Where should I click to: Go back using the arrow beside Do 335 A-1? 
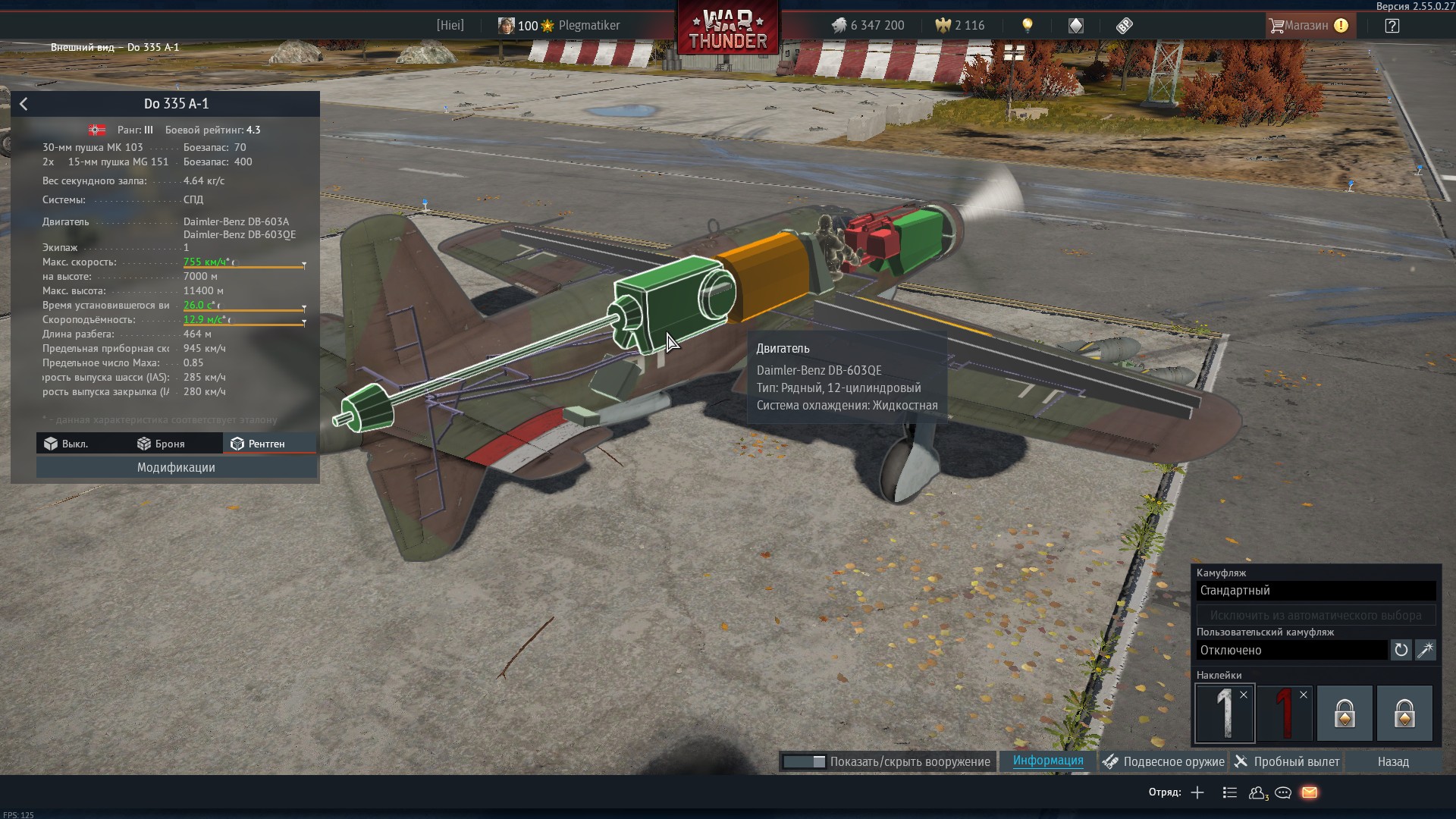[24, 104]
